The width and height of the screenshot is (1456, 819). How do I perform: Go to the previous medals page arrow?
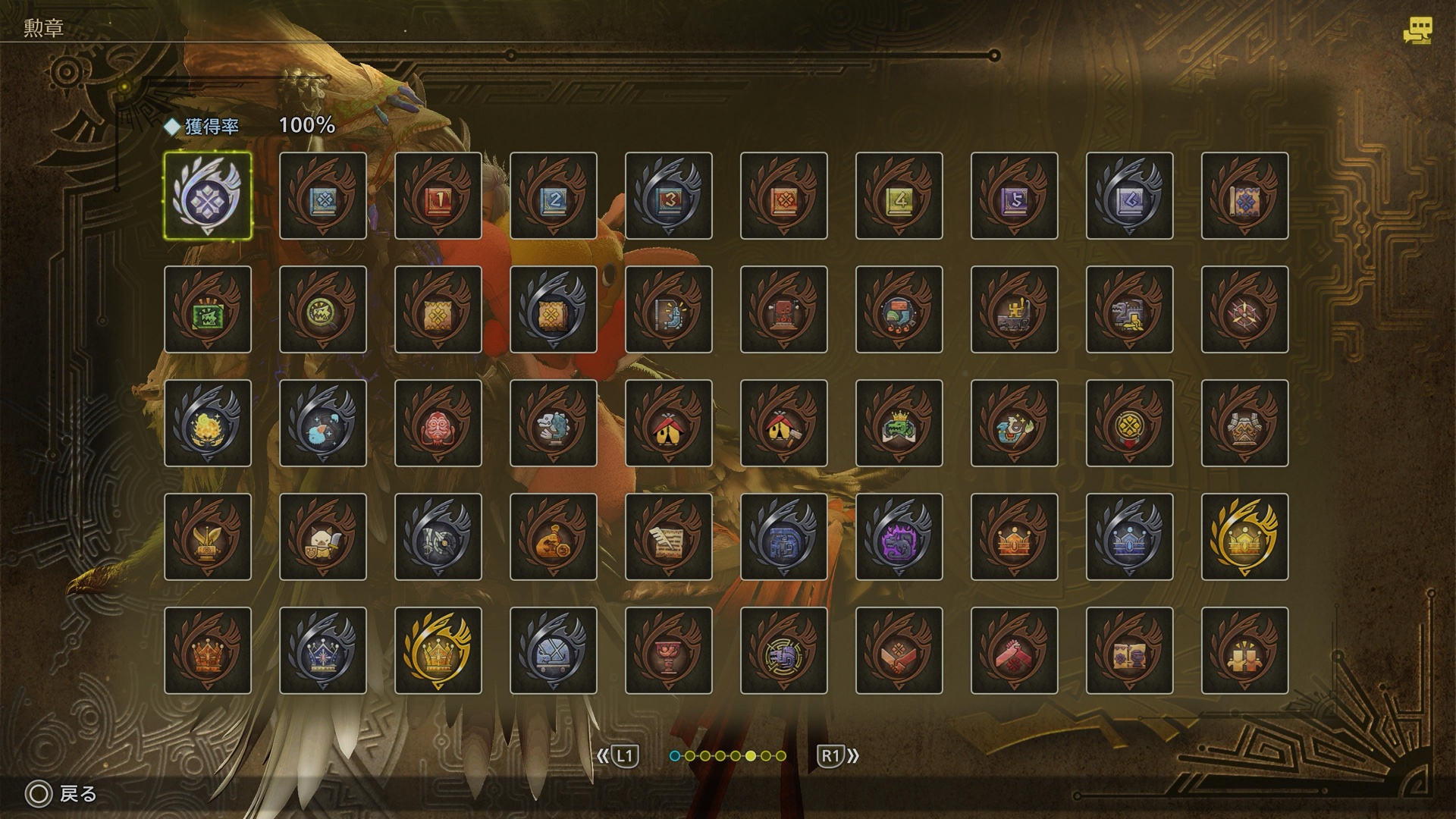pyautogui.click(x=617, y=756)
